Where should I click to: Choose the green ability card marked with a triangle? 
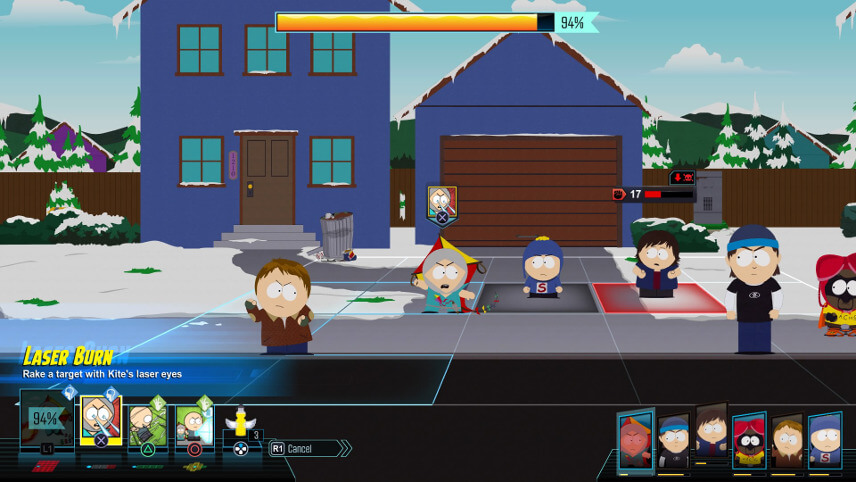pos(147,424)
